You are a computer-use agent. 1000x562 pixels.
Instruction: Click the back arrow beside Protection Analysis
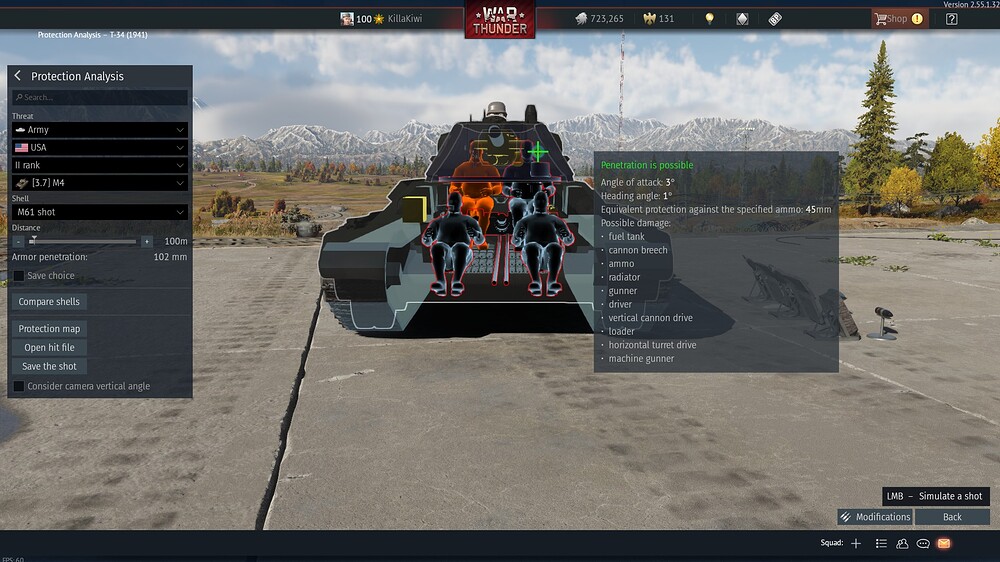coord(18,76)
